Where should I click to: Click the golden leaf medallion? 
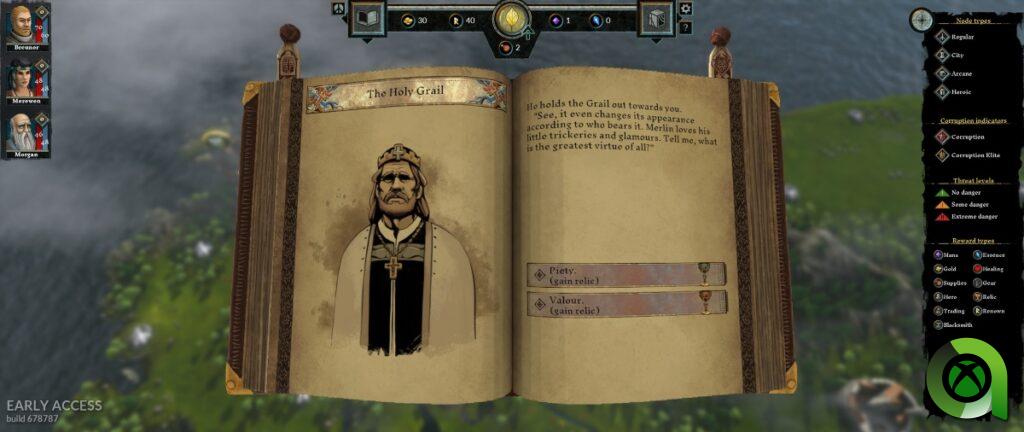click(512, 19)
